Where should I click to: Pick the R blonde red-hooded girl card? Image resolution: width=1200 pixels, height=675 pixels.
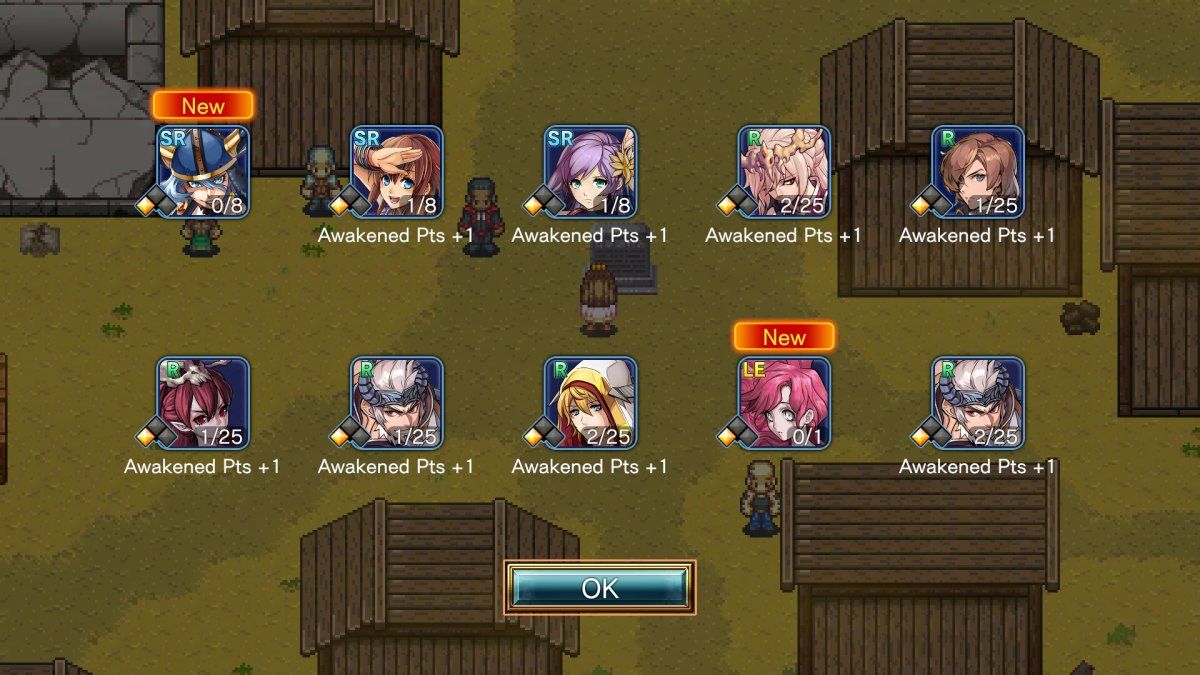[590, 402]
